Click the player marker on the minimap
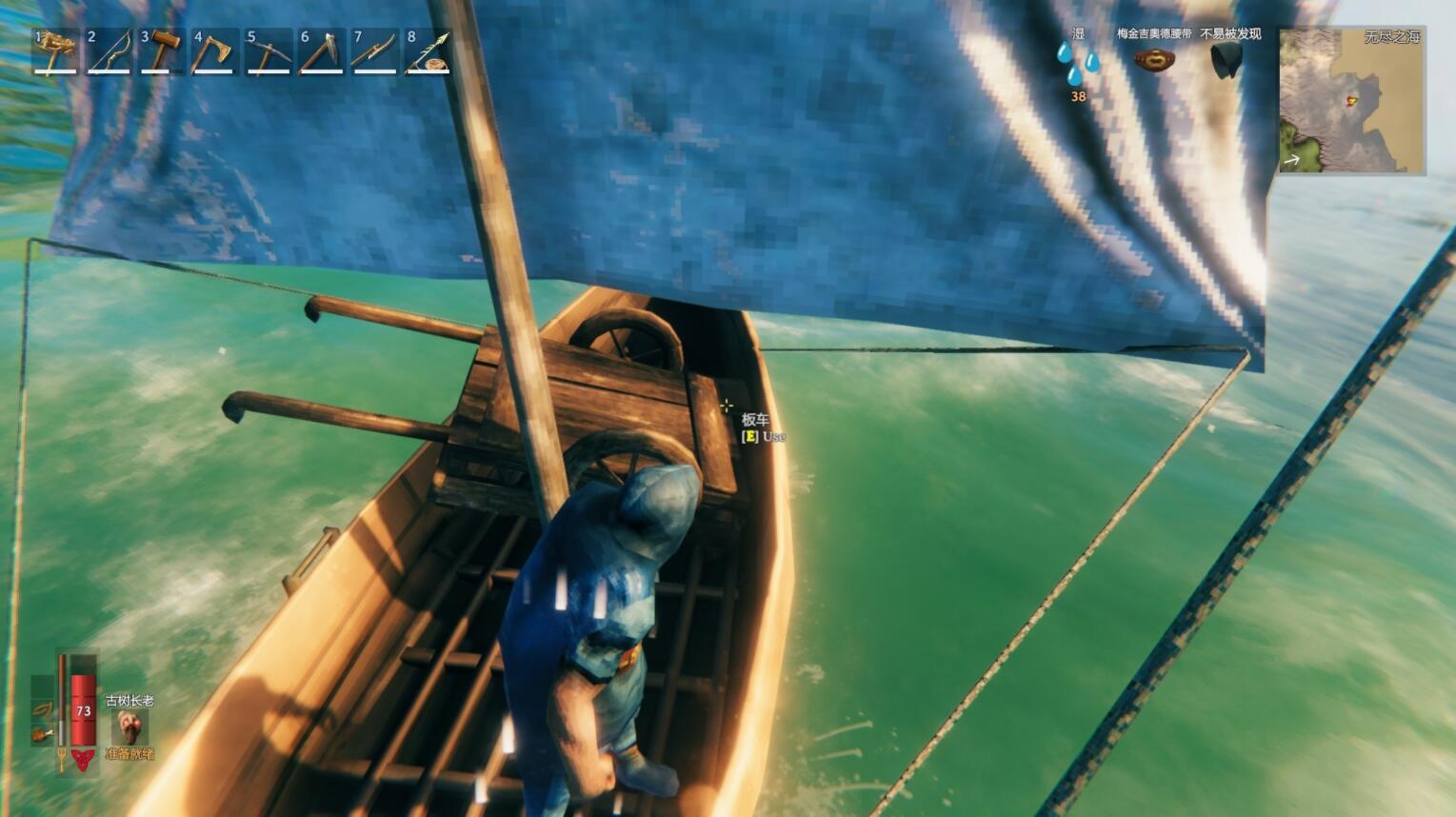Viewport: 1456px width, 817px height. coord(1350,101)
